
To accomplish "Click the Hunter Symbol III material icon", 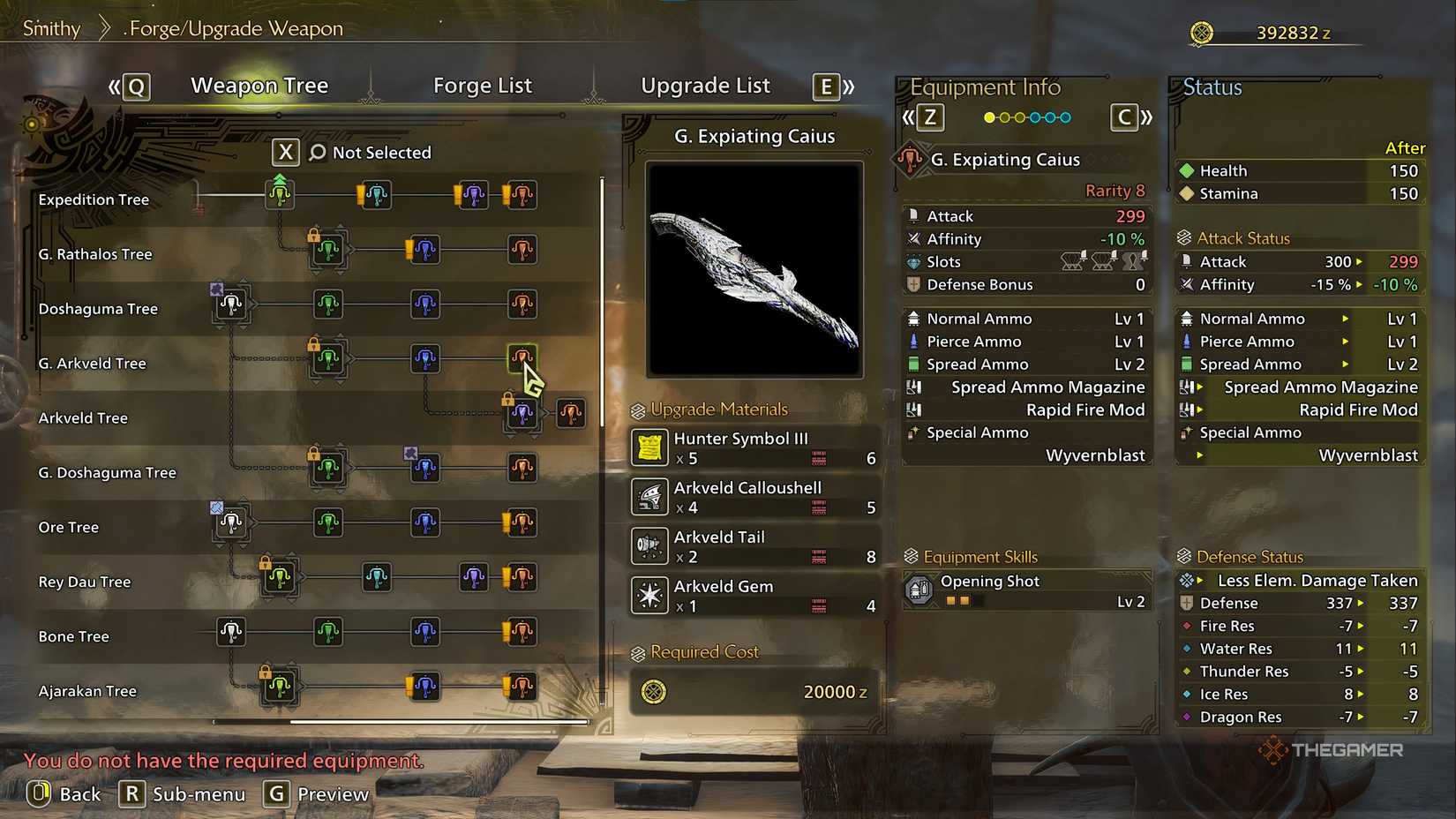I will point(649,447).
